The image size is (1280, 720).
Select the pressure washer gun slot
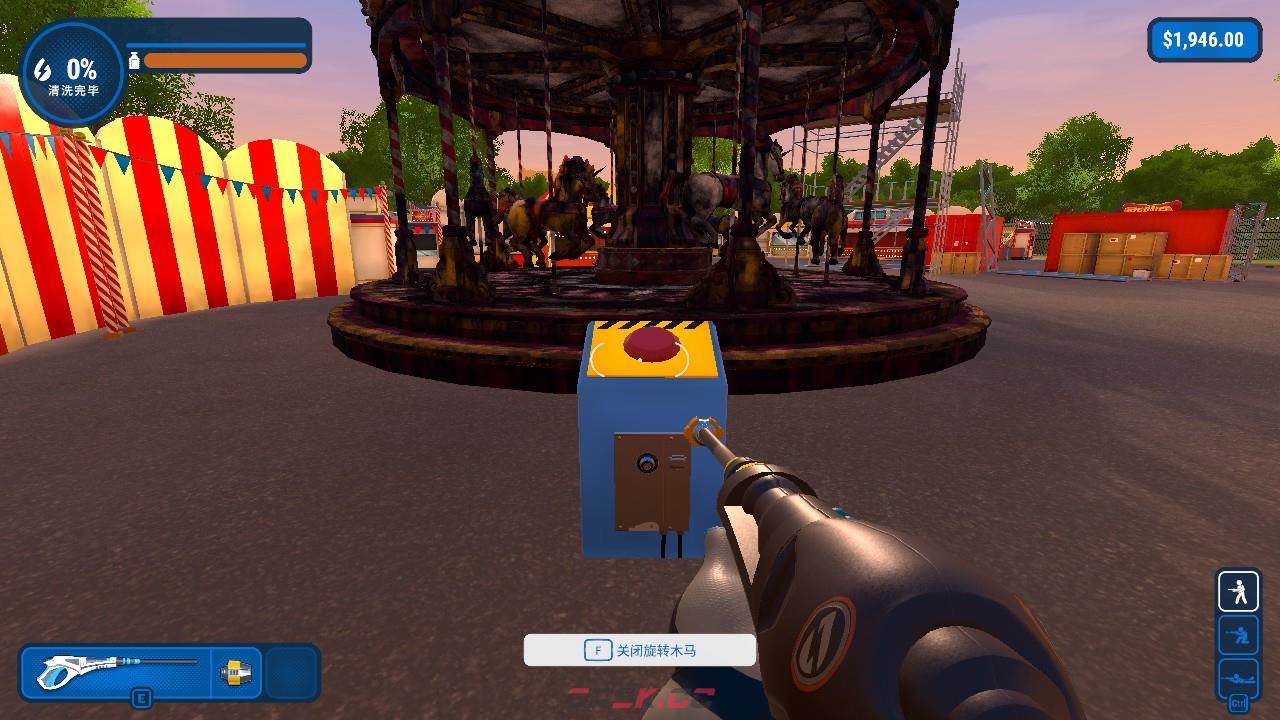118,672
